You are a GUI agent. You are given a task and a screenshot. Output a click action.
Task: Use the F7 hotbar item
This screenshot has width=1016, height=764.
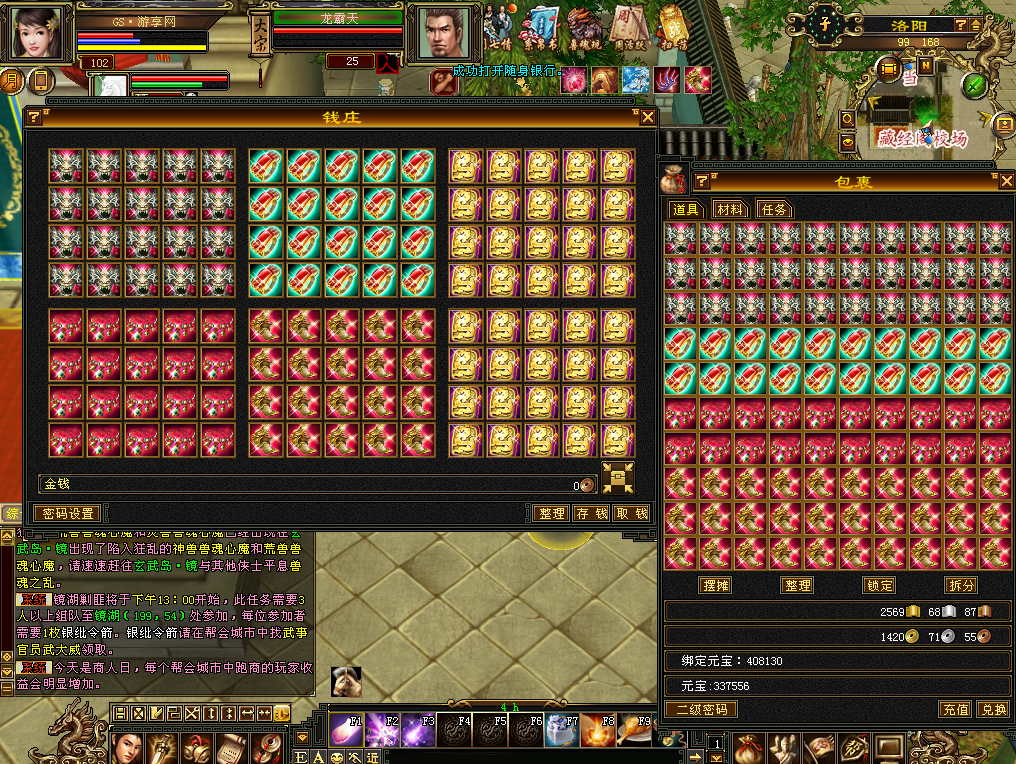click(x=562, y=730)
